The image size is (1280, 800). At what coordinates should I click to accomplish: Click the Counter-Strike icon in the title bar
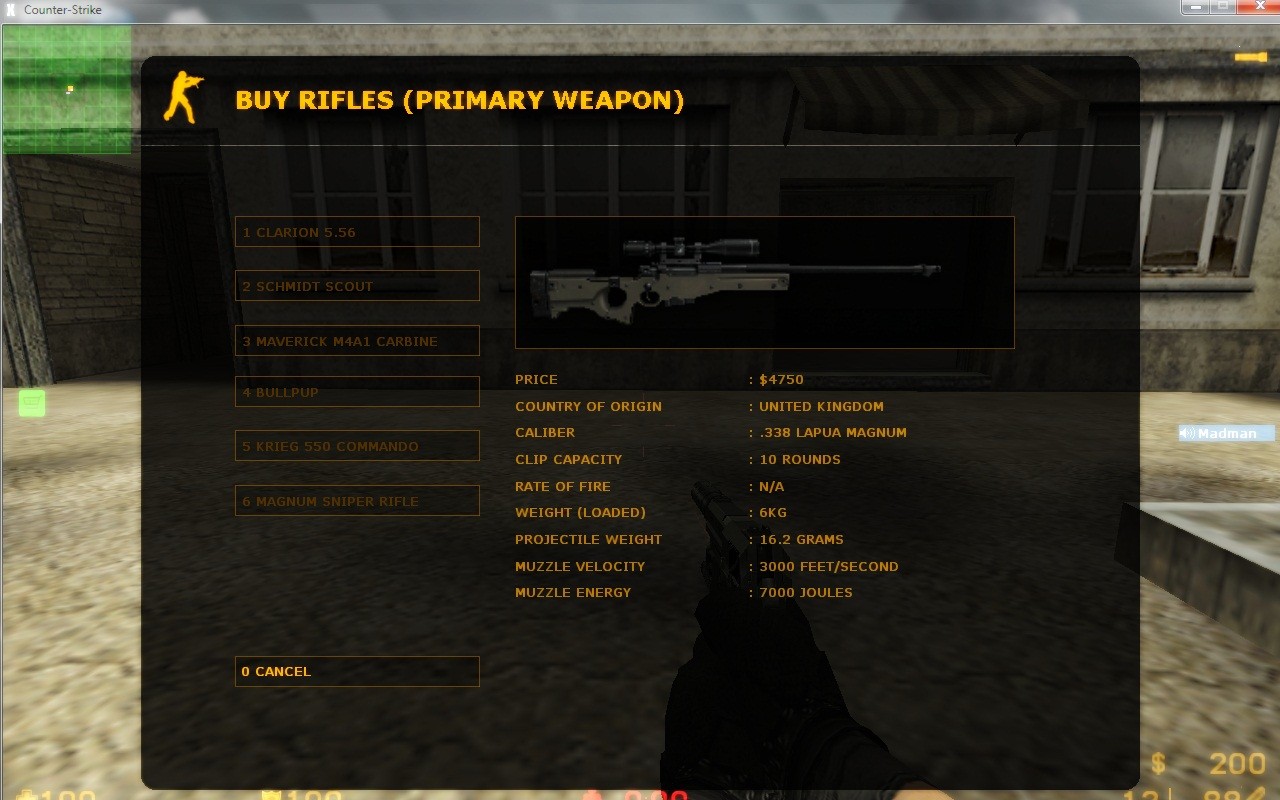coord(11,9)
